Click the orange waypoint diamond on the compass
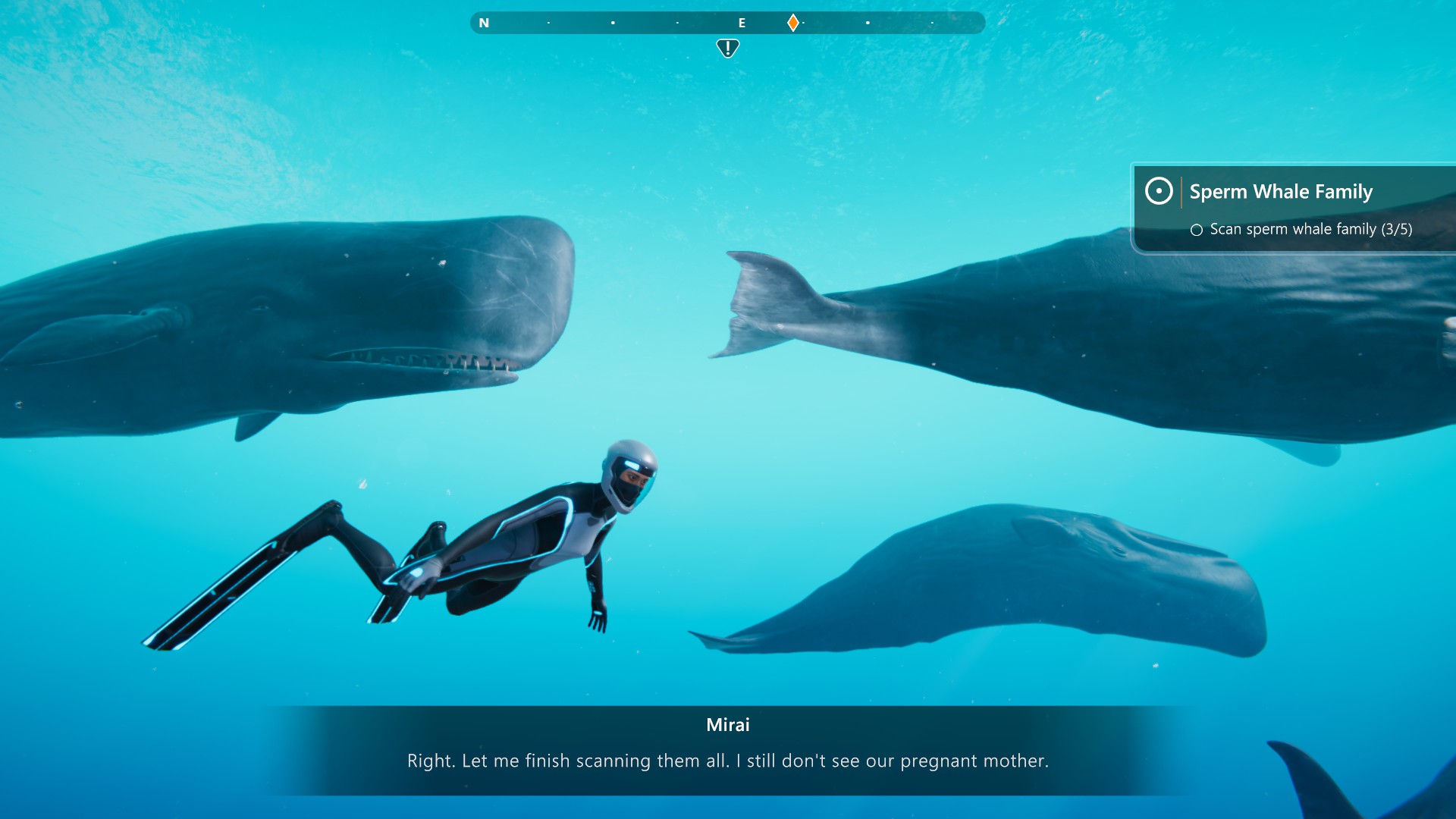1456x819 pixels. [793, 23]
